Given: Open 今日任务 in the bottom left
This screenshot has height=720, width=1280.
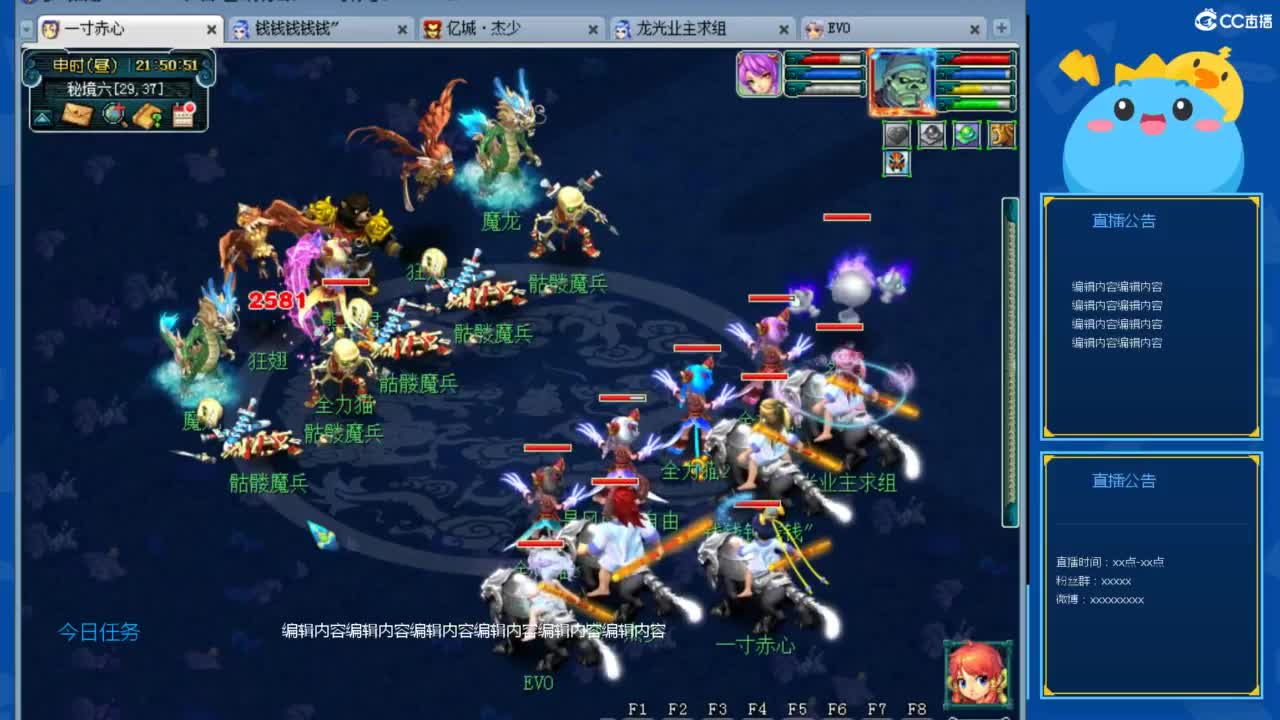Looking at the screenshot, I should tap(97, 633).
